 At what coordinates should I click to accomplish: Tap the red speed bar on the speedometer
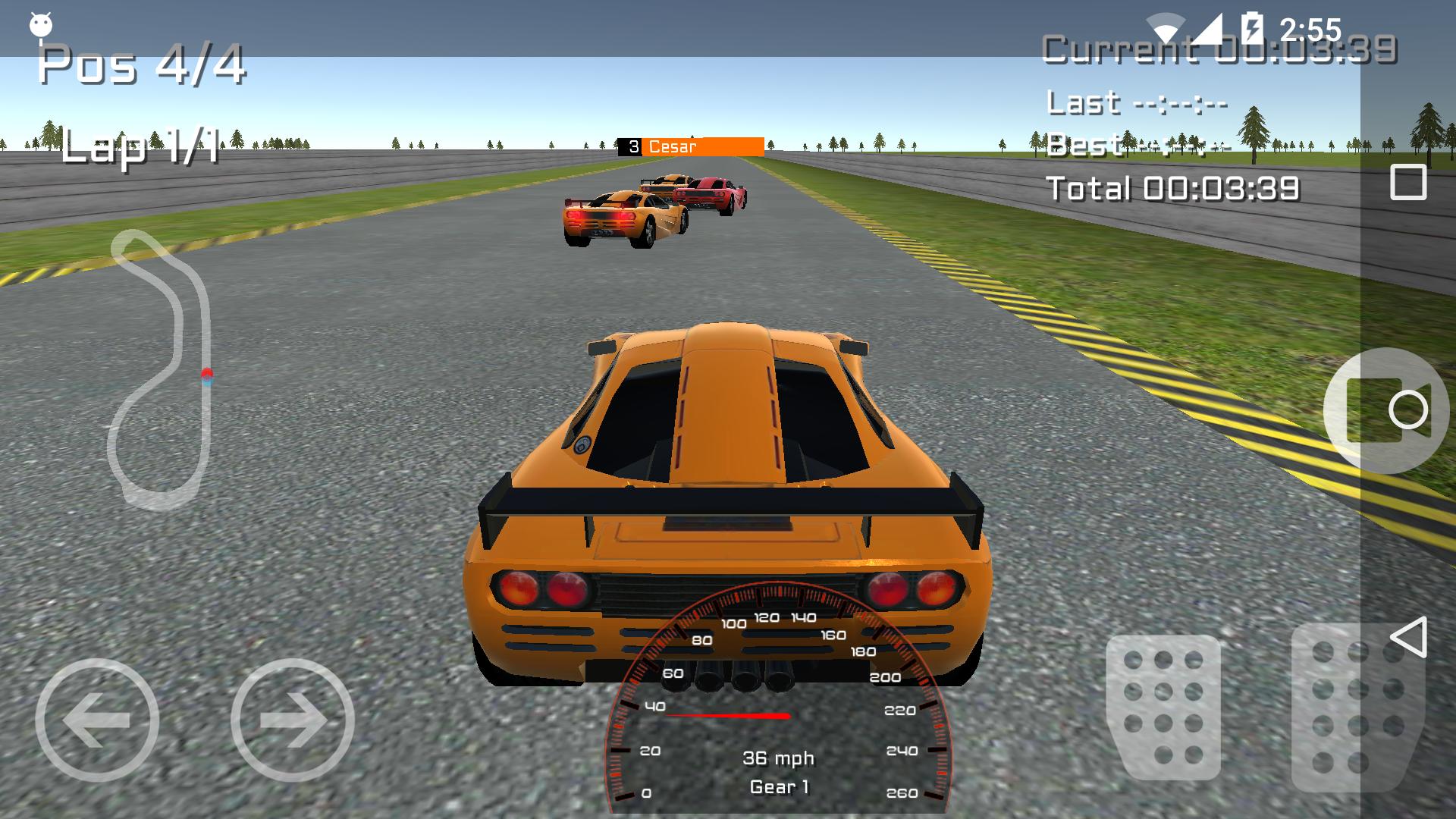pos(728,714)
